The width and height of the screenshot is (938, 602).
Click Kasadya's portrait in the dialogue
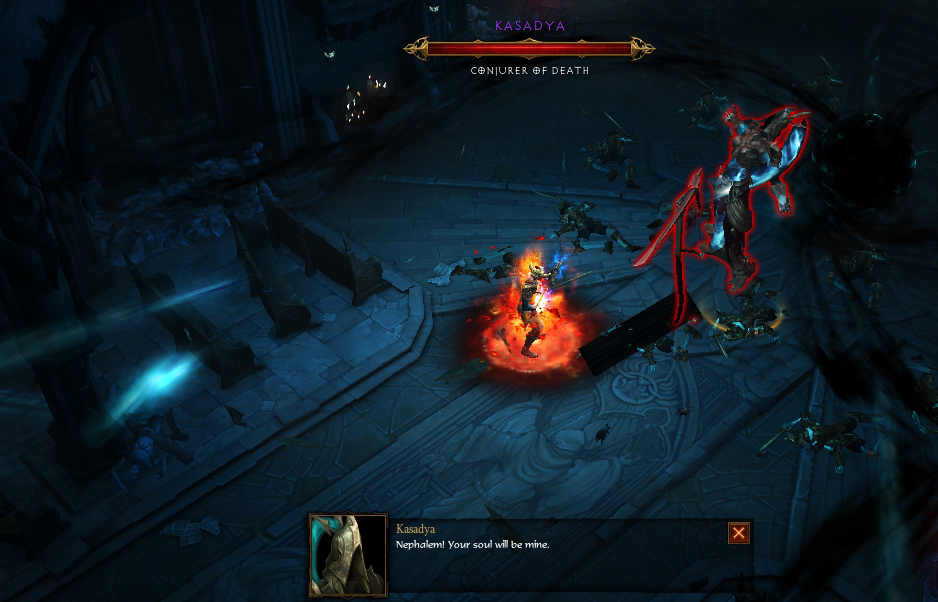(x=348, y=555)
